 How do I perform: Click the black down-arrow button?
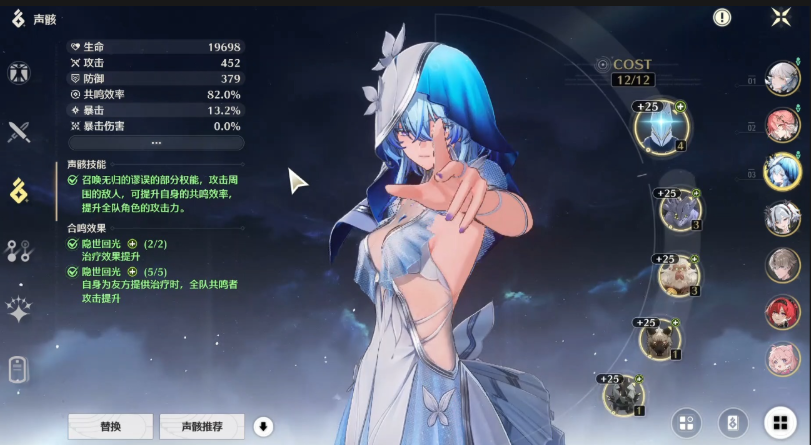264,426
